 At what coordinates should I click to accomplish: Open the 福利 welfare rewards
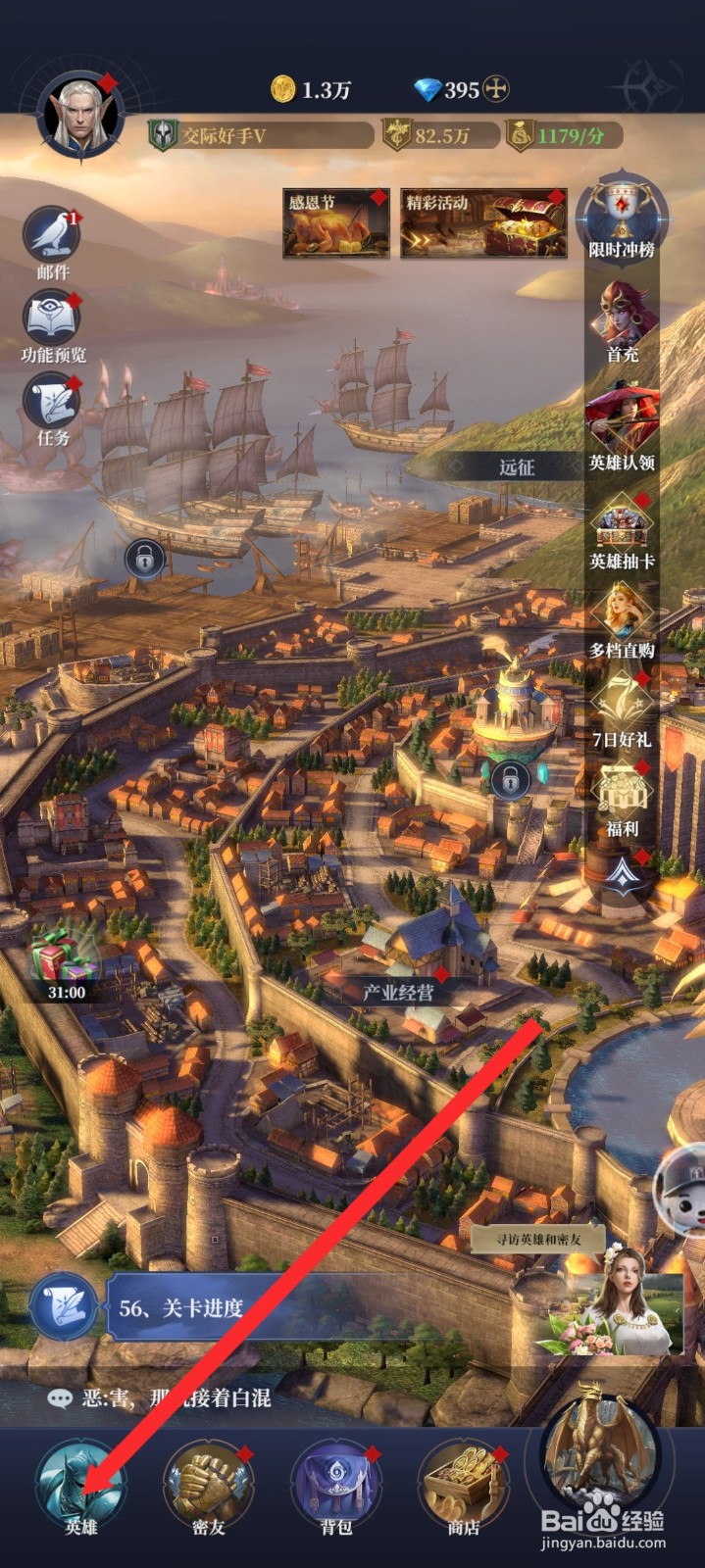622,798
